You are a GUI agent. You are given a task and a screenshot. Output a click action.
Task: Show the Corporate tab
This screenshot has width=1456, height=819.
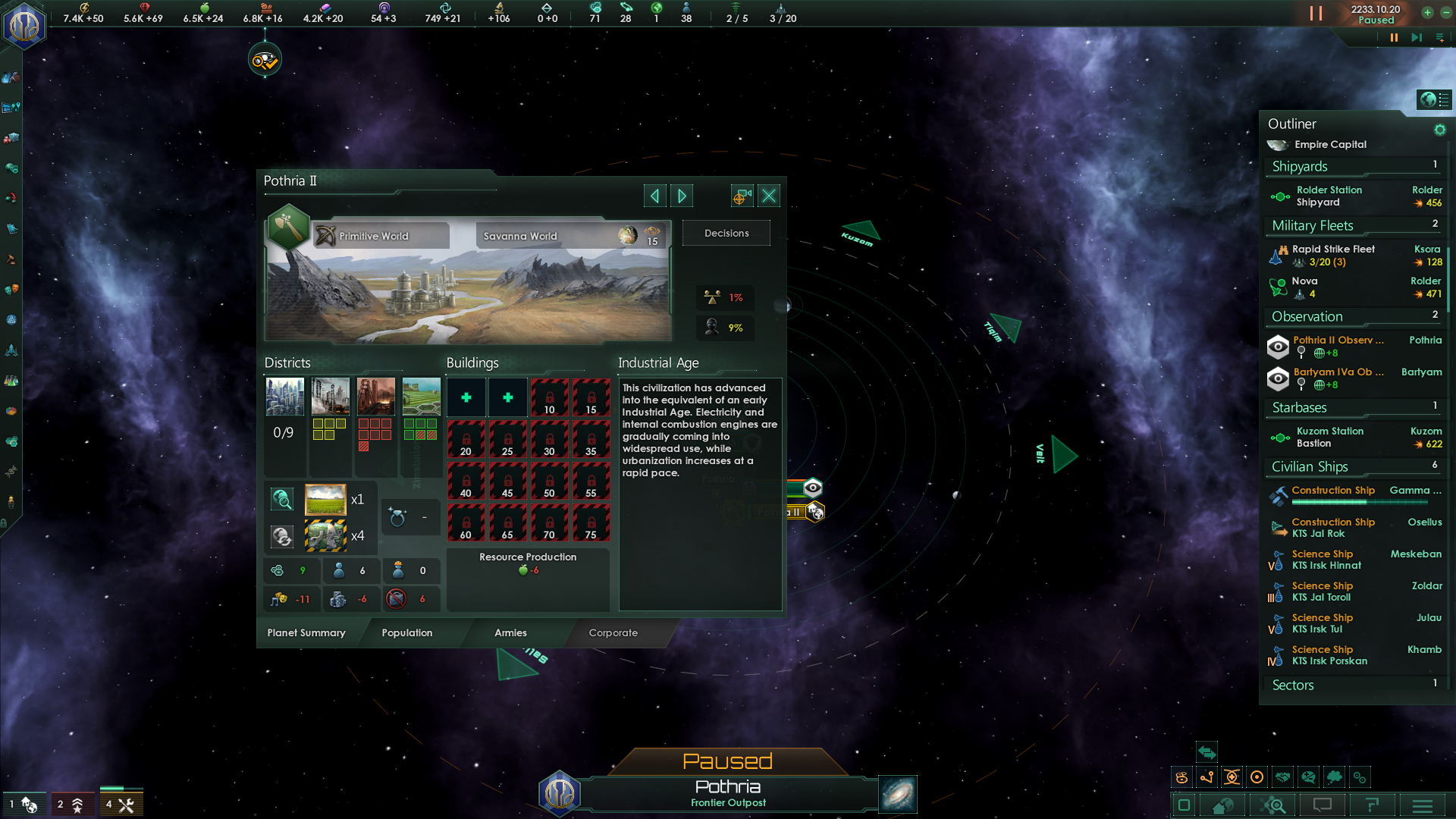tap(613, 633)
